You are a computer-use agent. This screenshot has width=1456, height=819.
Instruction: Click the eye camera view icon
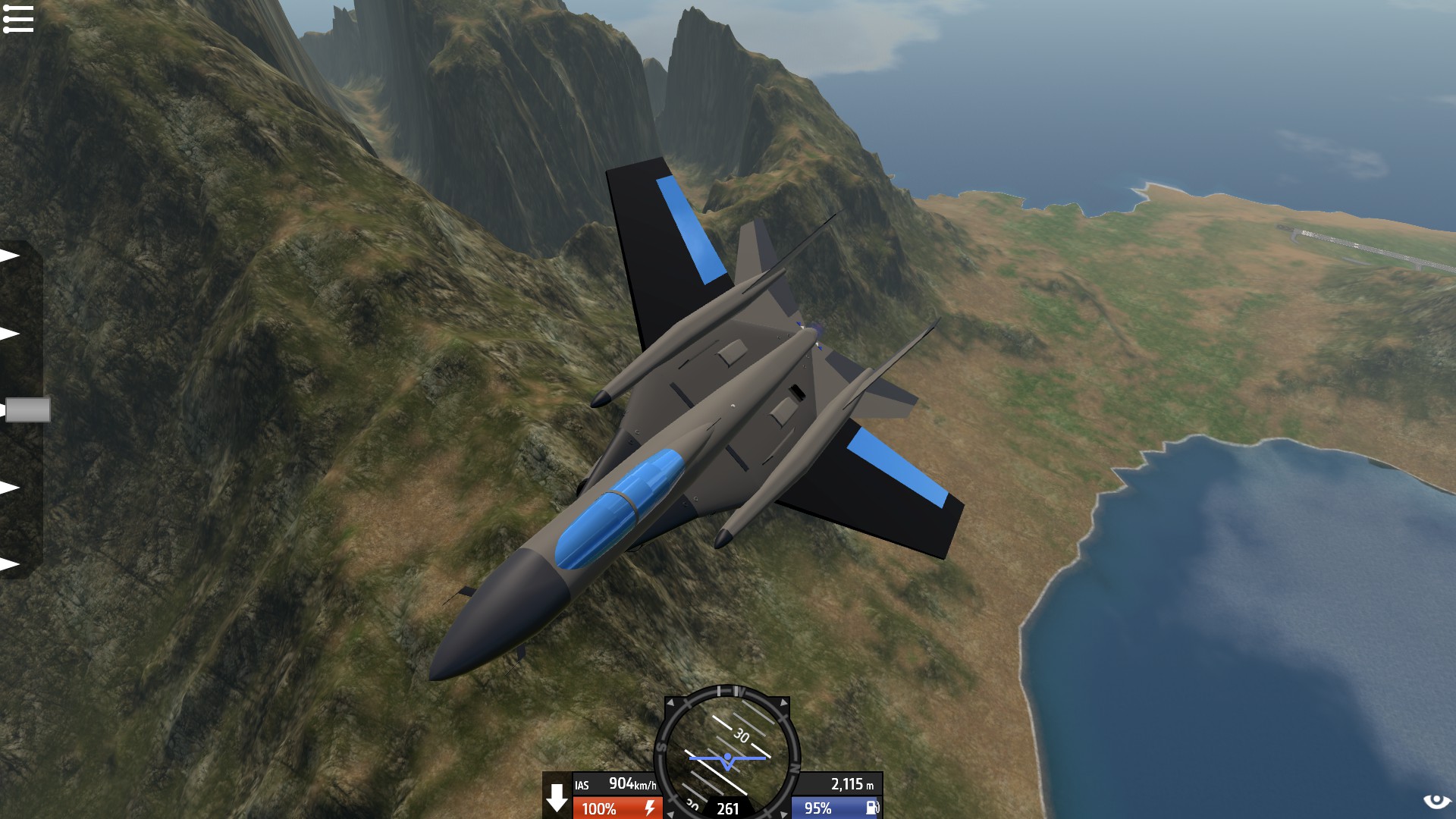[1435, 801]
